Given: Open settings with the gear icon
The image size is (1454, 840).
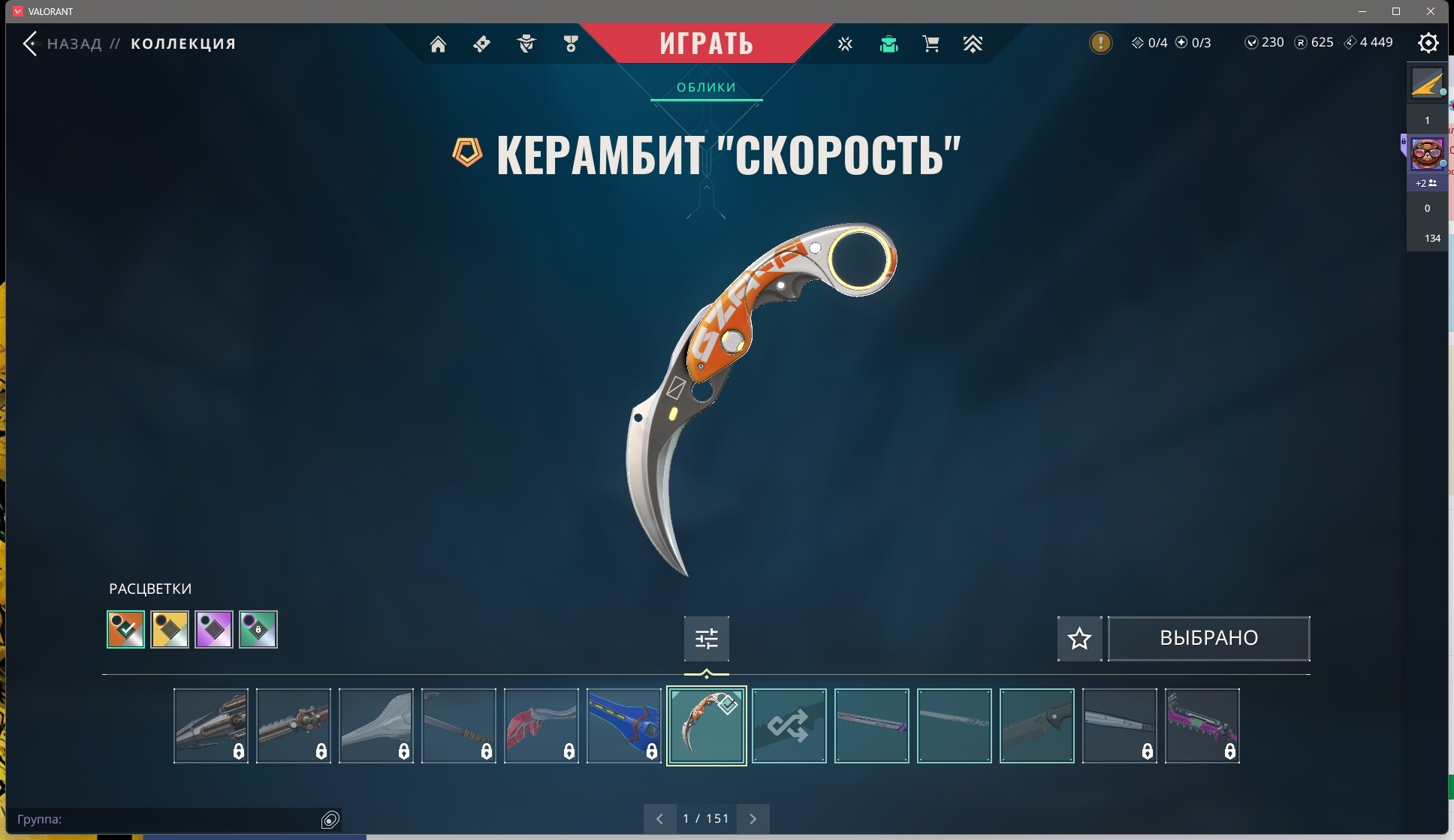Looking at the screenshot, I should tap(1428, 43).
